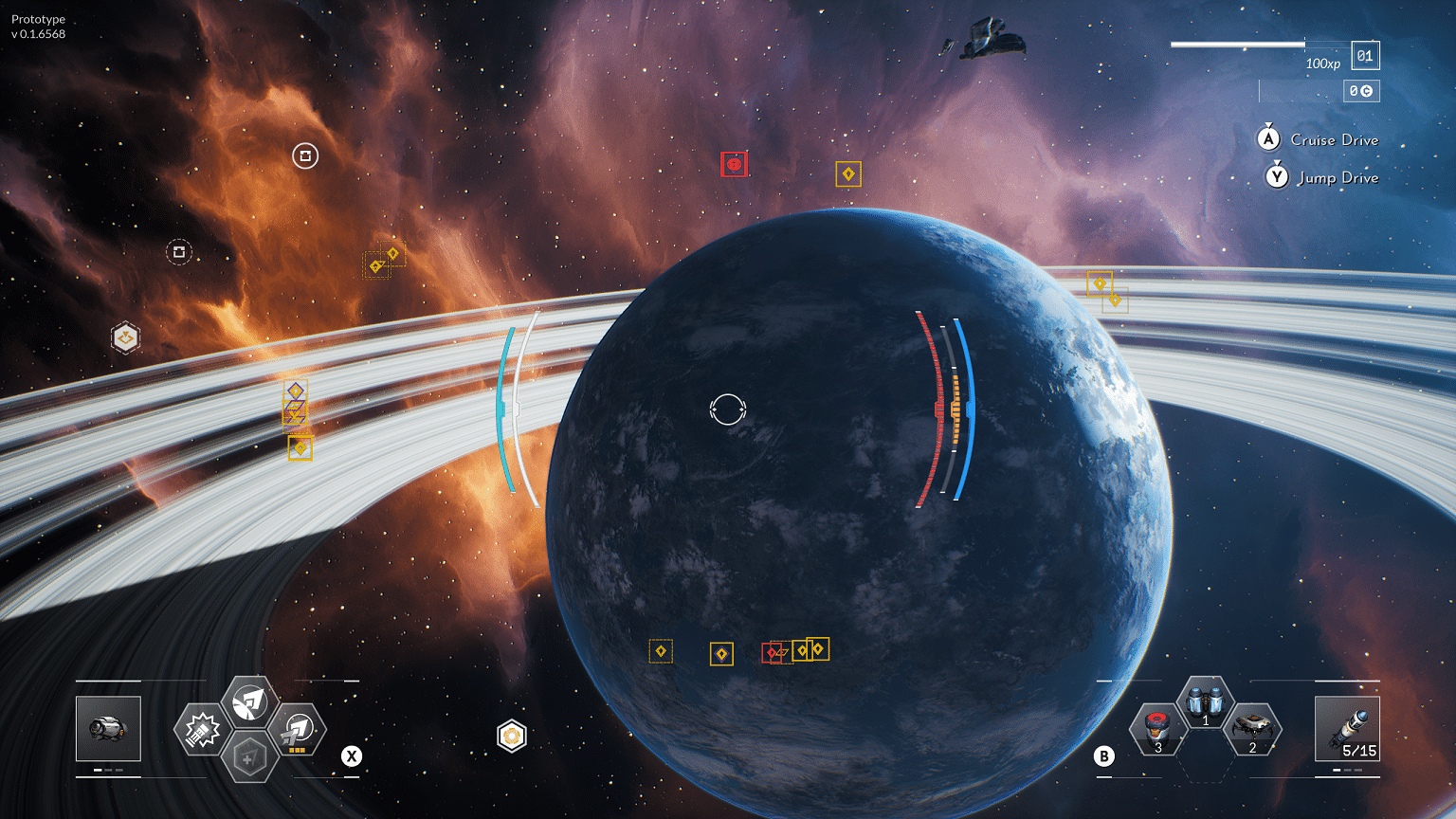Select the primary weapon turret slot
The height and width of the screenshot is (819, 1456).
pyautogui.click(x=108, y=728)
